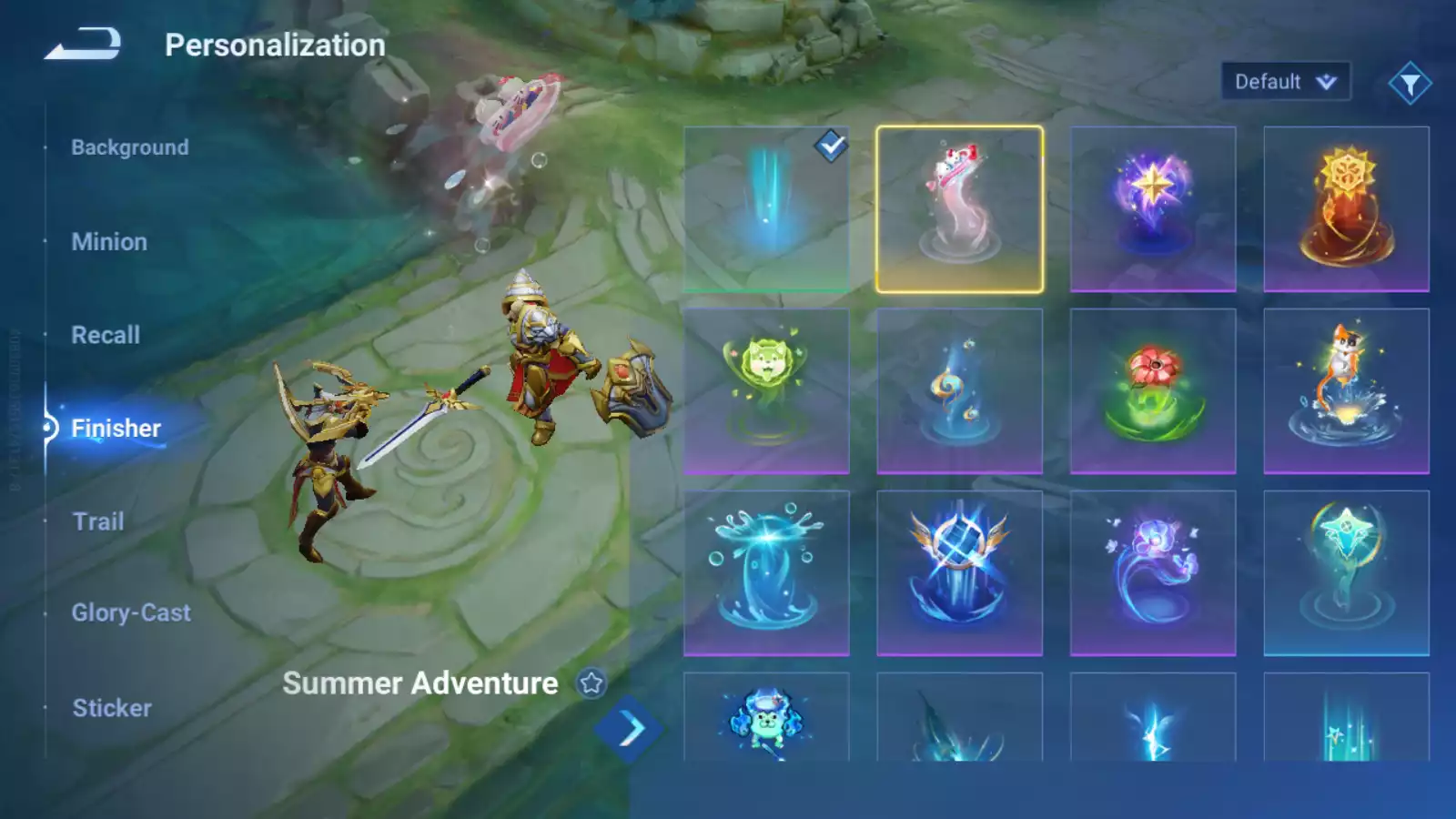
Task: Select the purple swirling flower finisher
Action: (x=1153, y=573)
